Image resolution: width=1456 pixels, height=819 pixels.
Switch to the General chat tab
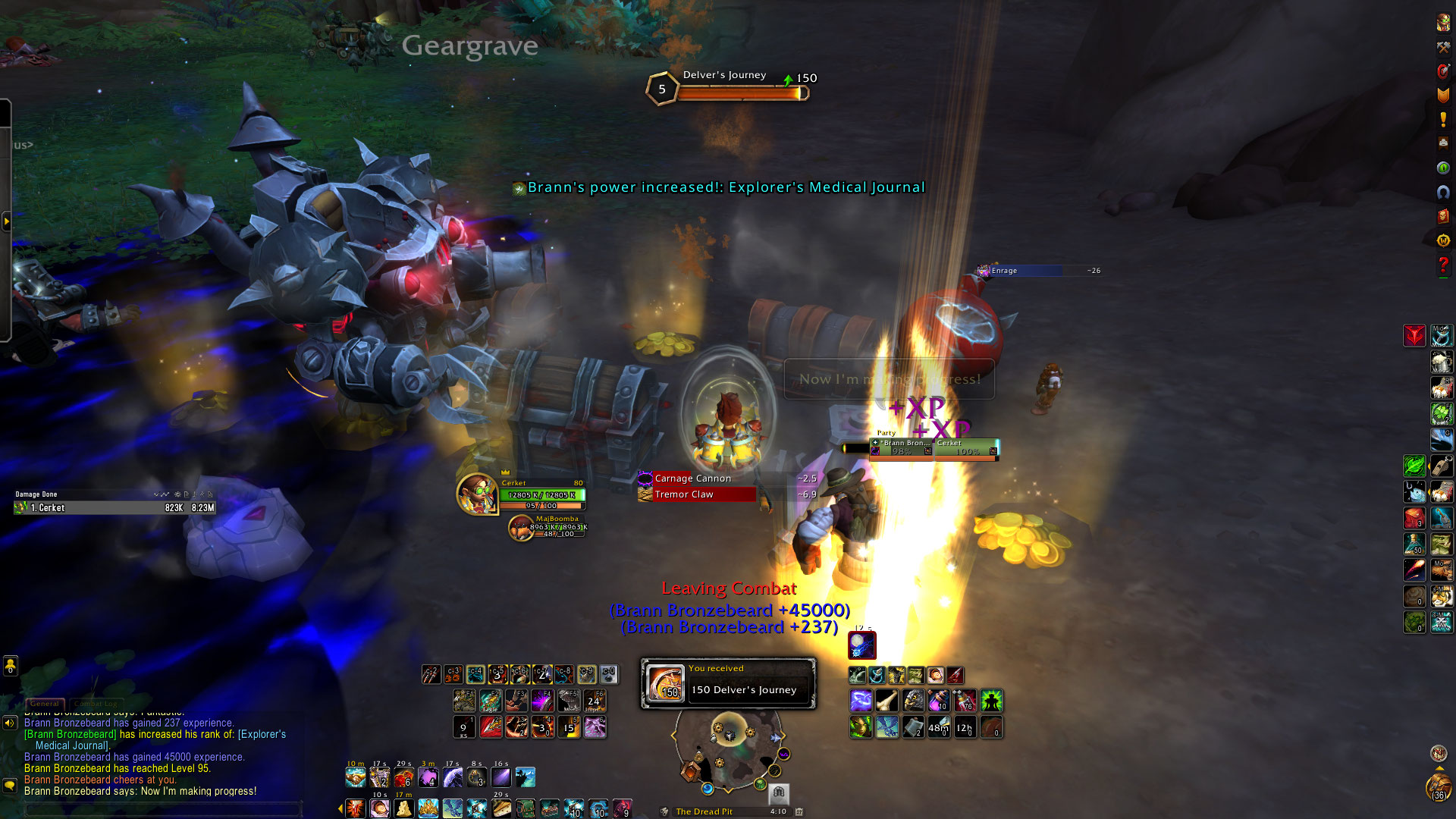pyautogui.click(x=45, y=704)
